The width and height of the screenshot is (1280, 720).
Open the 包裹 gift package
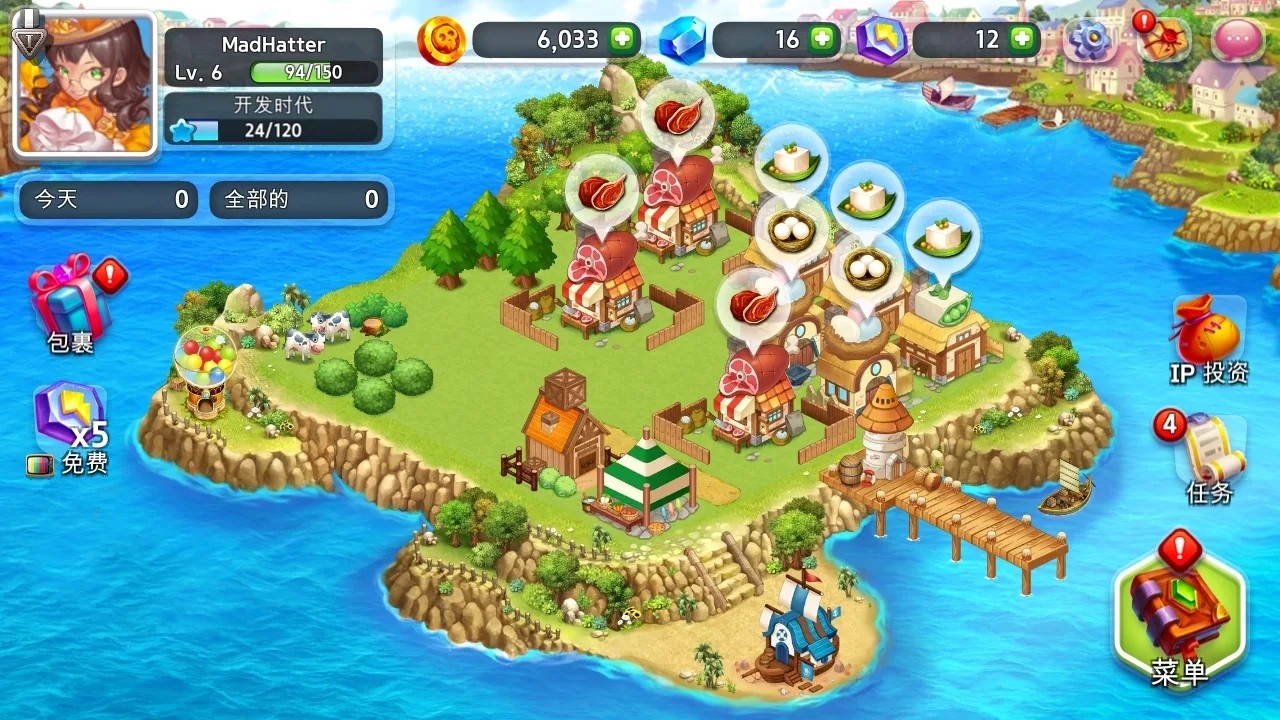(x=70, y=300)
